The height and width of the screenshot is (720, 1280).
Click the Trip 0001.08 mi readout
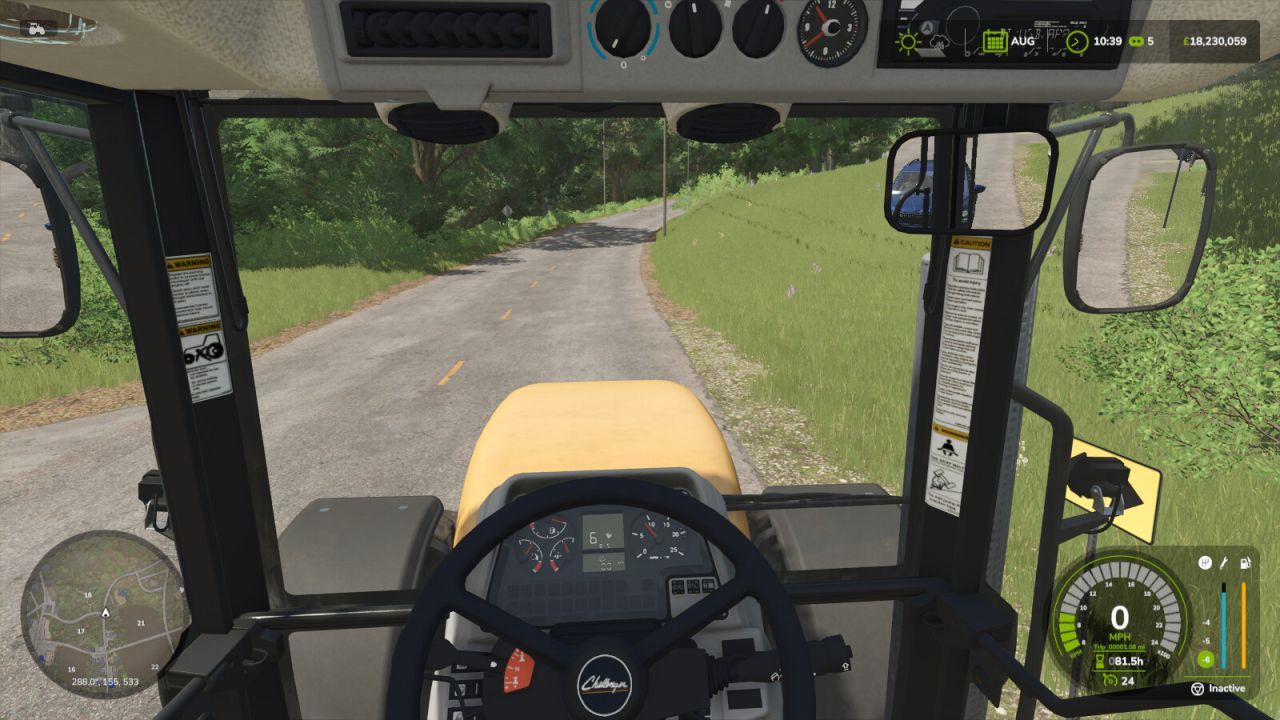pyautogui.click(x=1120, y=646)
